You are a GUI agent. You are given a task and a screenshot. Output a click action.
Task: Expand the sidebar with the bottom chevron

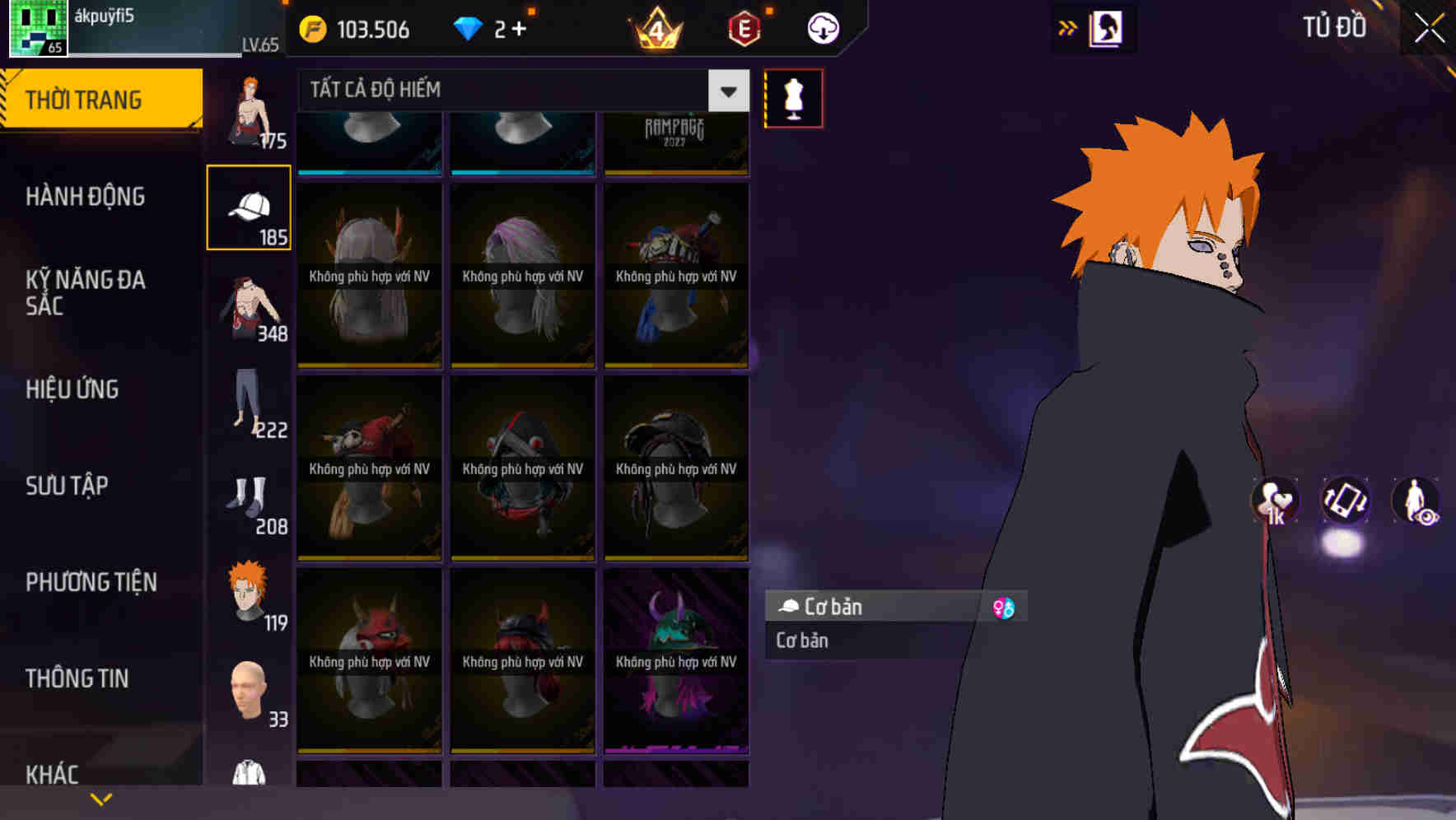[101, 798]
